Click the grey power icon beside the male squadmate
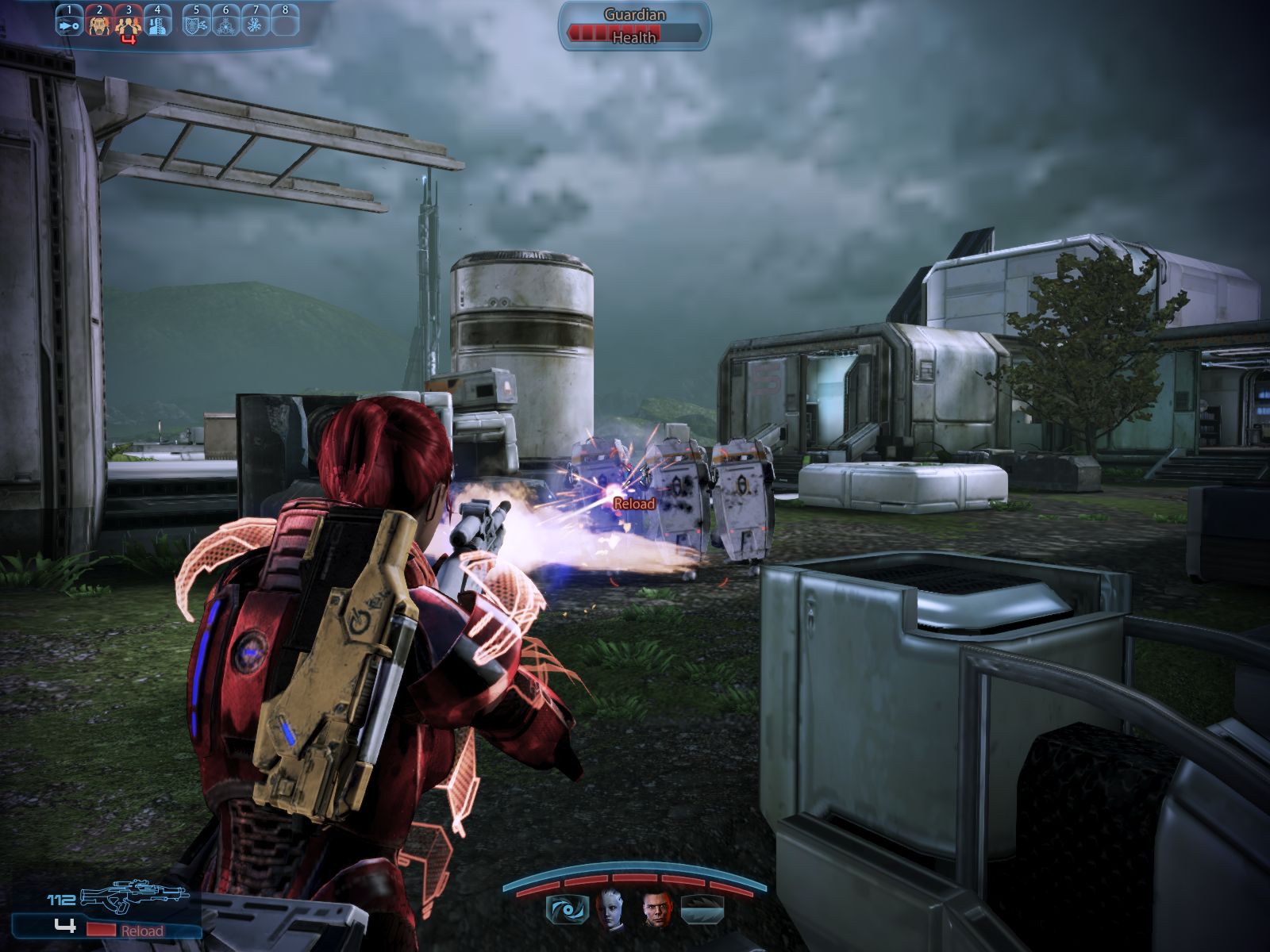The image size is (1270, 952). click(x=702, y=909)
